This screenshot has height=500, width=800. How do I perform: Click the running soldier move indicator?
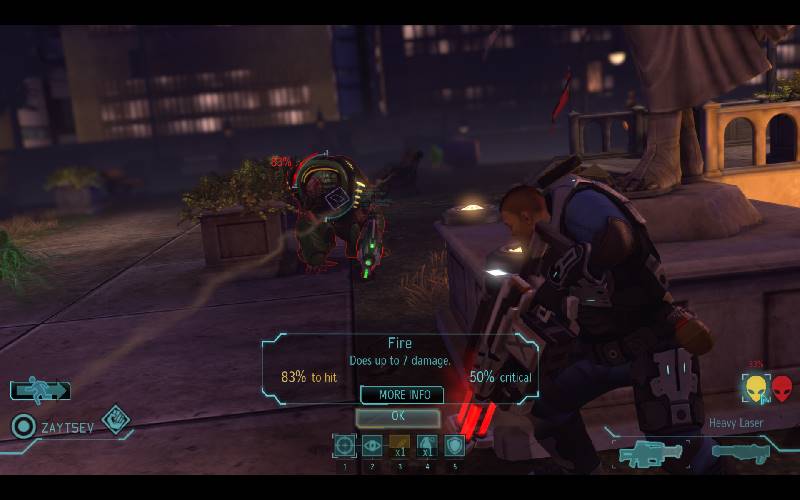41,390
